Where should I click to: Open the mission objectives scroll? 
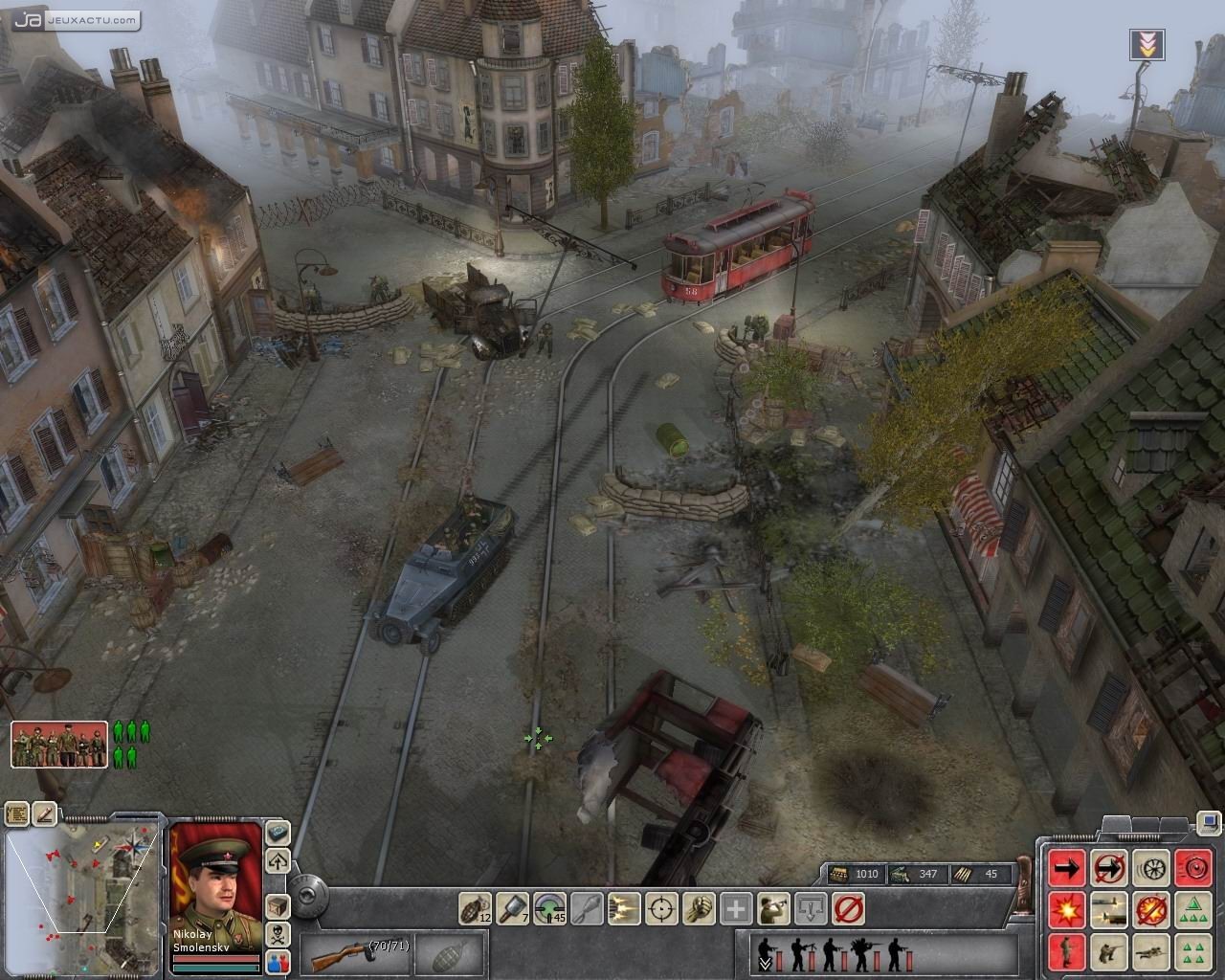click(17, 814)
